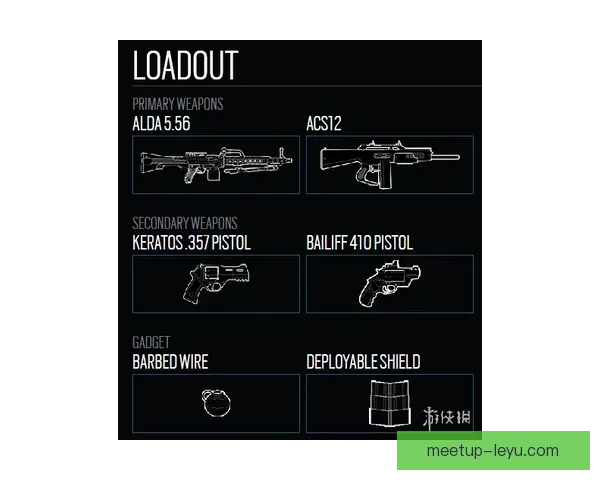The width and height of the screenshot is (600, 480).
Task: Select the ALDA 5.56 primary weapon
Action: pyautogui.click(x=216, y=165)
